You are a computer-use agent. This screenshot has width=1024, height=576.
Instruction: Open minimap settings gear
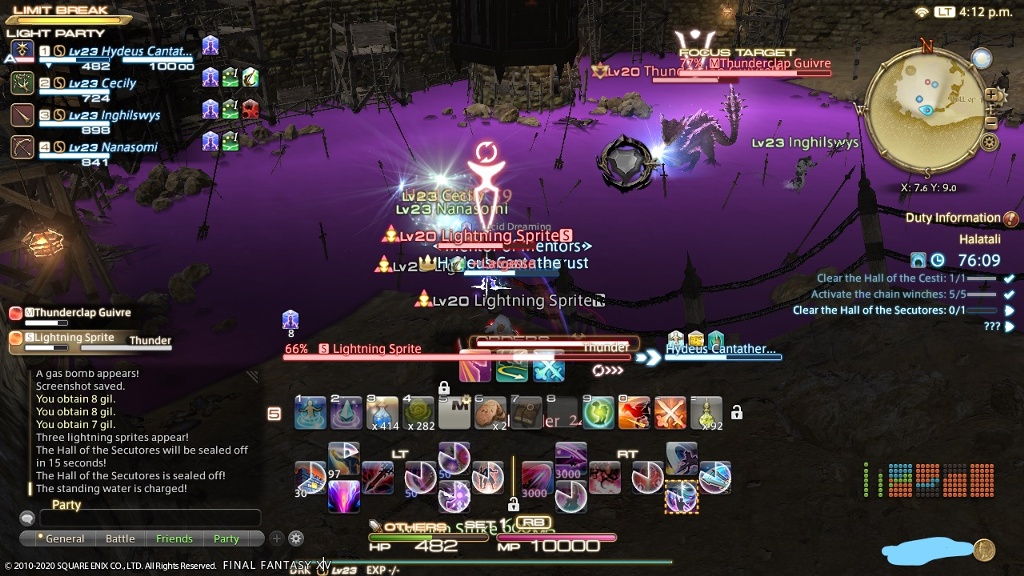click(990, 142)
